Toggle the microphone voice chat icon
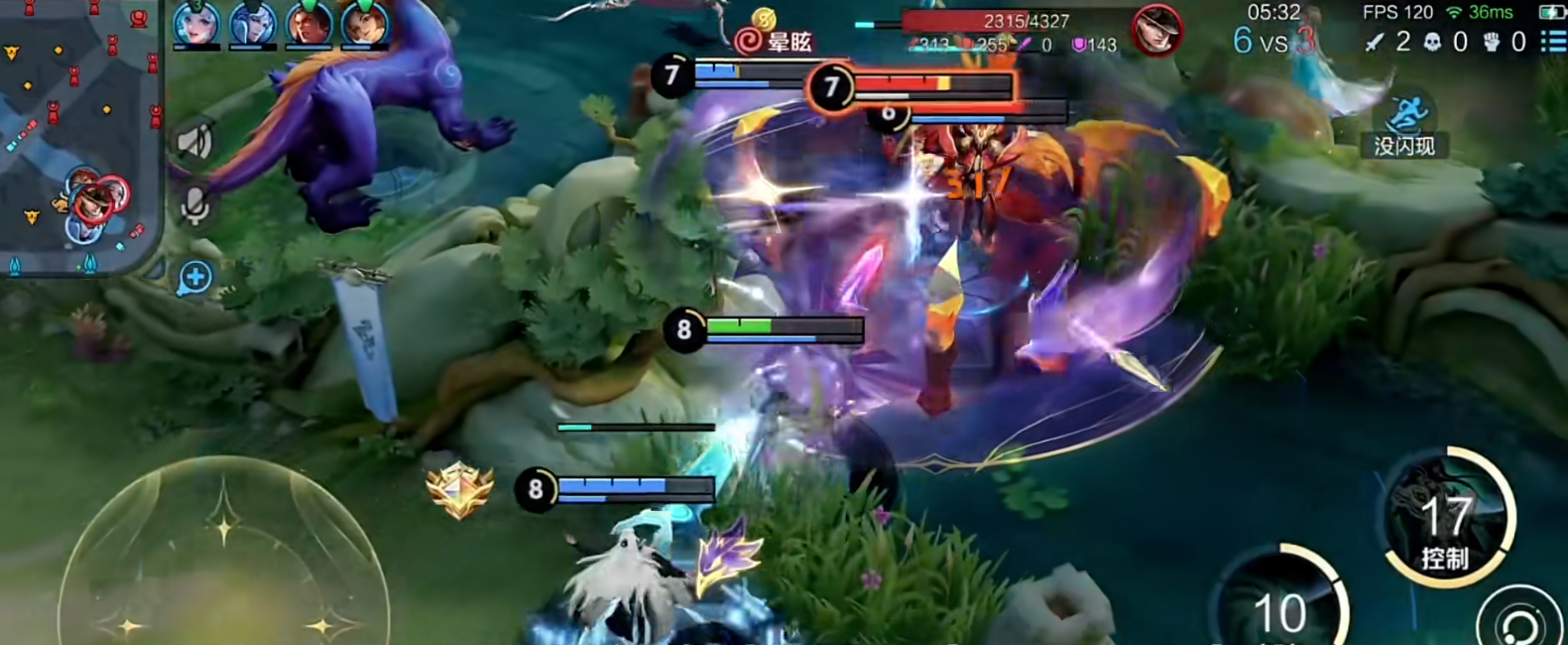Viewport: 1568px width, 645px height. [194, 206]
